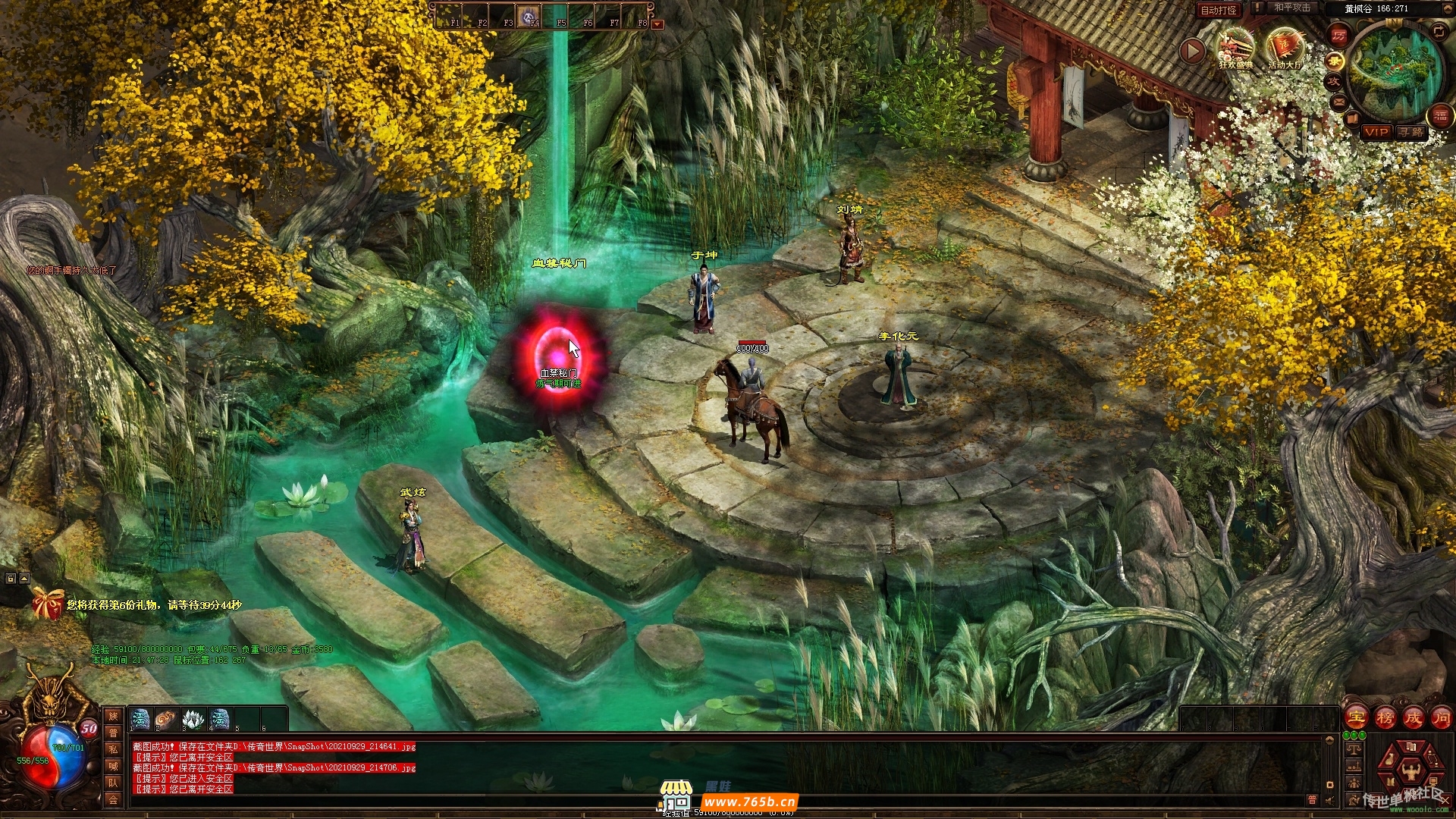Claim the red gift box reward
Image resolution: width=1456 pixels, height=819 pixels.
click(x=47, y=604)
